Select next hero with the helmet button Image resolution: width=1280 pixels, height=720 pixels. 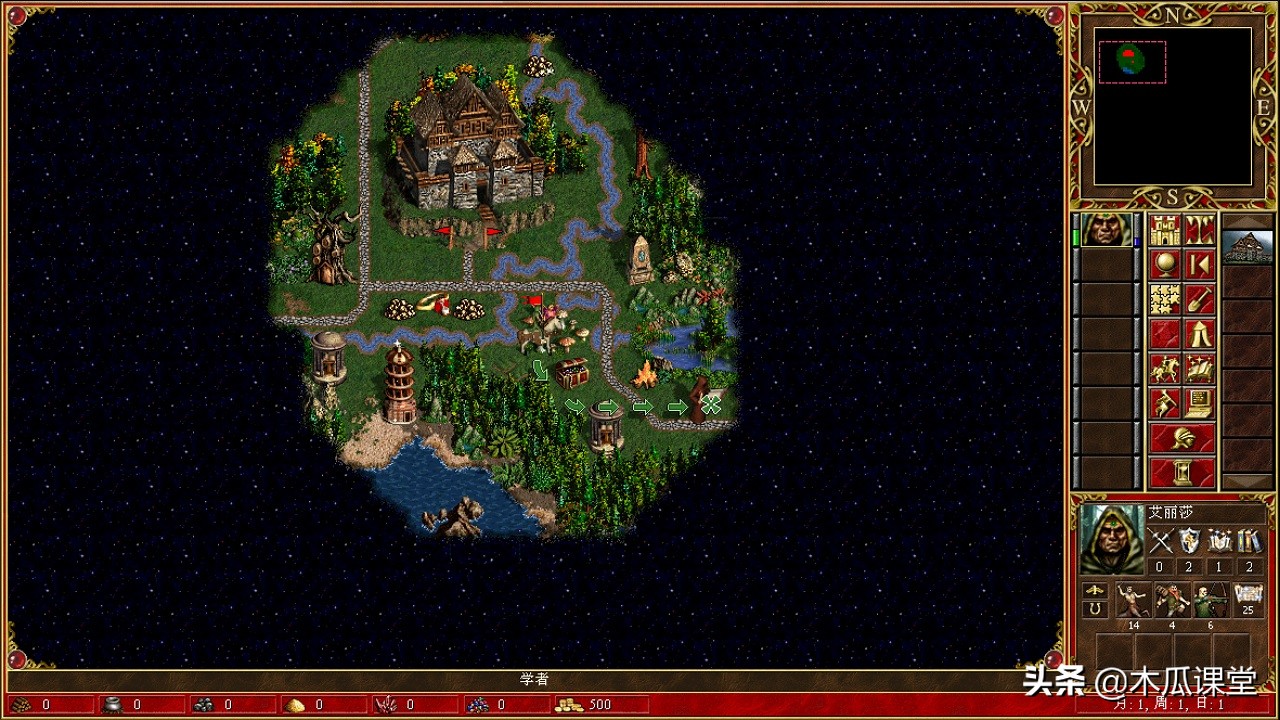click(1182, 437)
